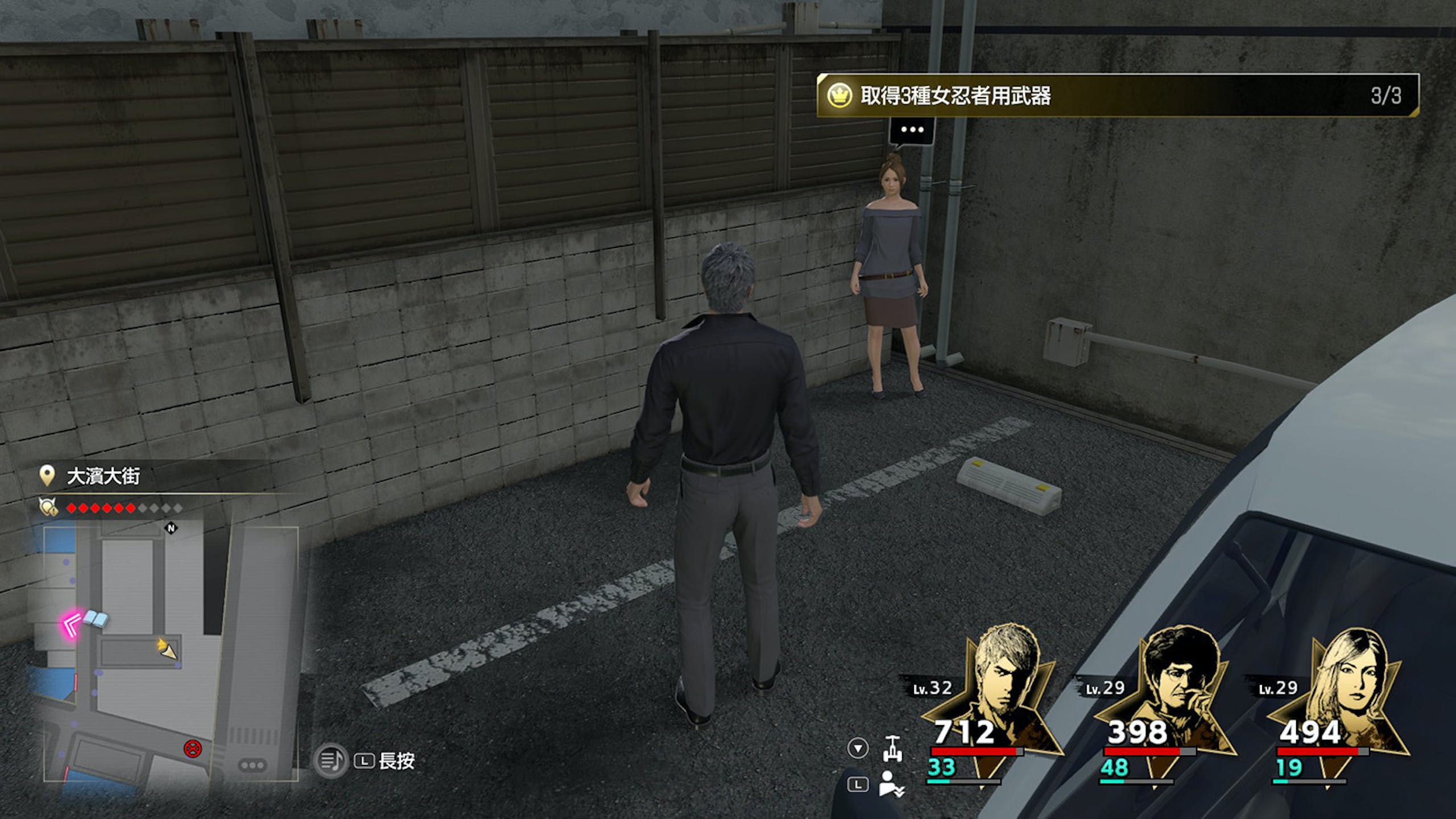Viewport: 1456px width, 819px height.
Task: Select the pink arrow marker on the minimap
Action: tap(72, 626)
